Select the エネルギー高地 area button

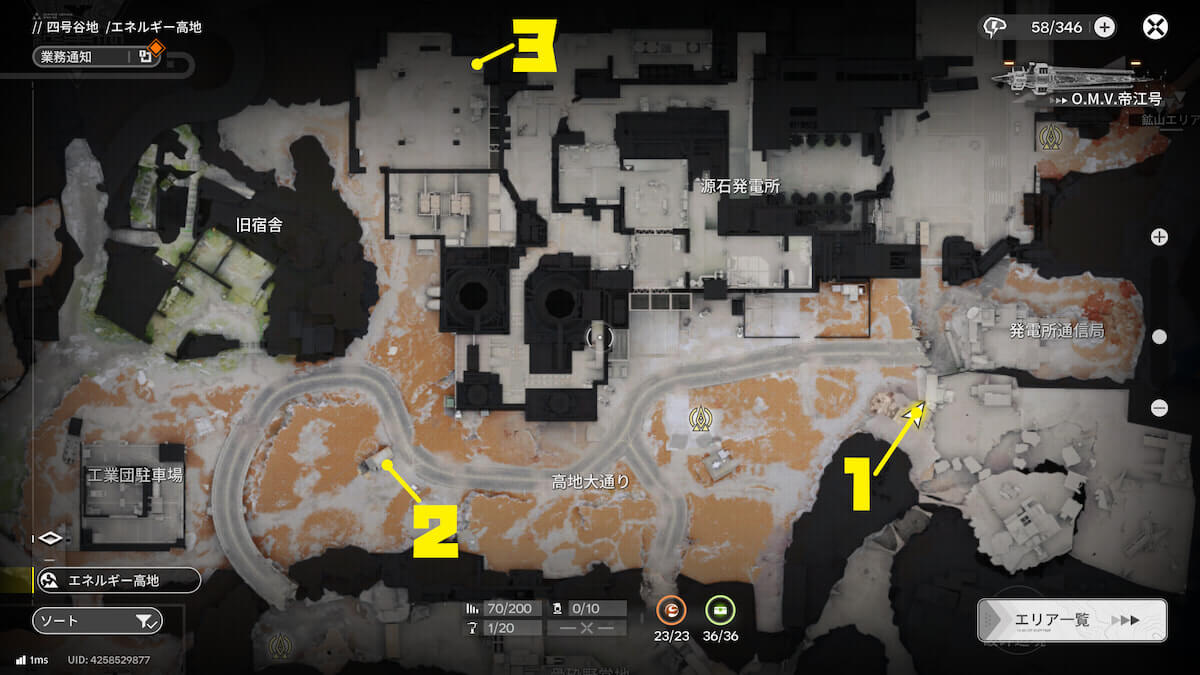(x=117, y=580)
